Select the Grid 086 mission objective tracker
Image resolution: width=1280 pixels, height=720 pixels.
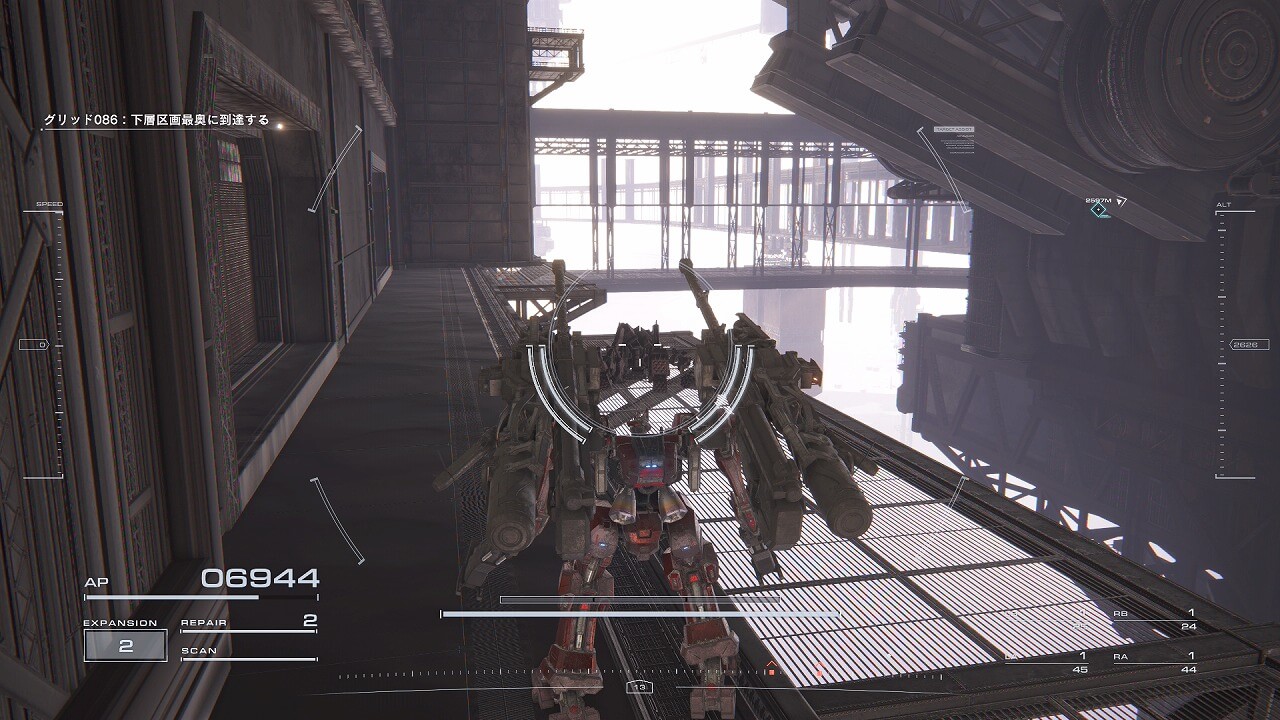pyautogui.click(x=156, y=120)
